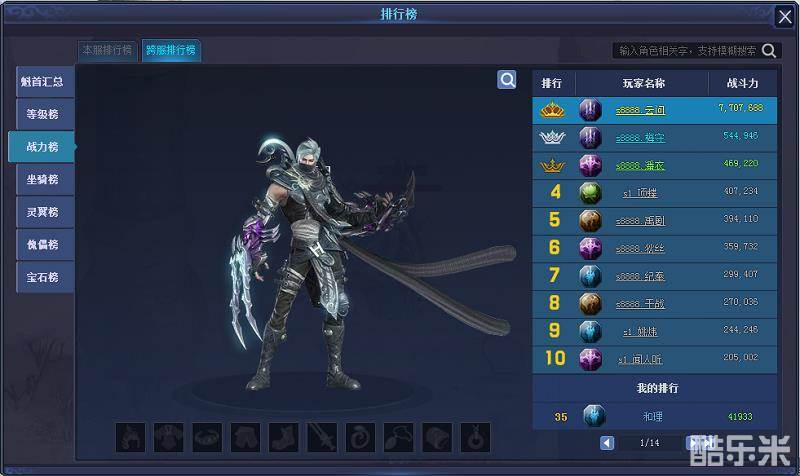Click the magnifier icon above the character model

point(507,80)
